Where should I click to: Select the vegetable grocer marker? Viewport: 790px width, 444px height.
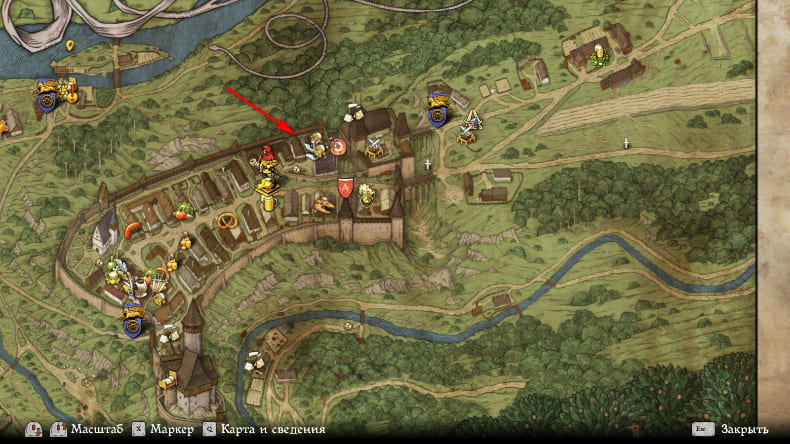(x=183, y=212)
